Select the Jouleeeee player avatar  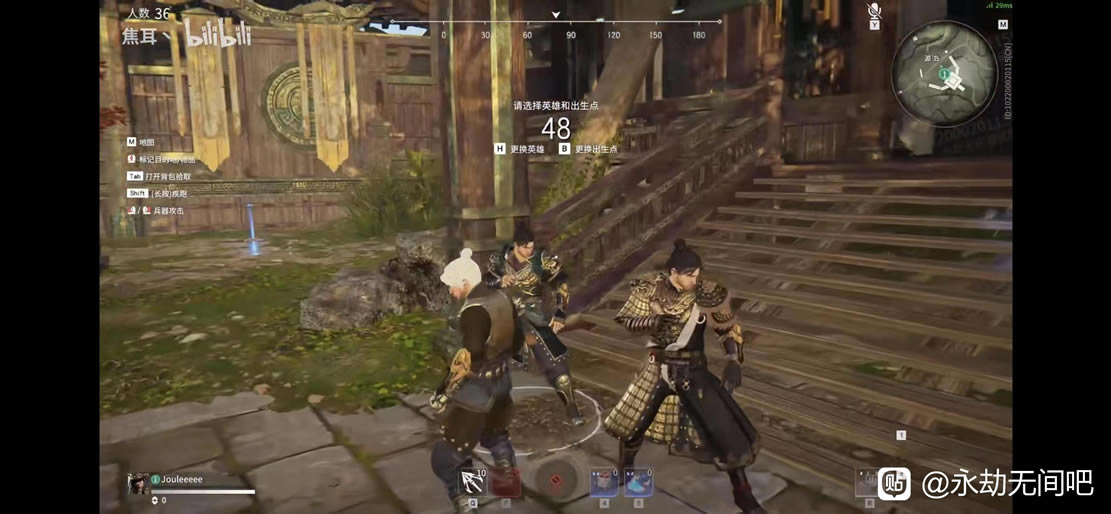[137, 484]
